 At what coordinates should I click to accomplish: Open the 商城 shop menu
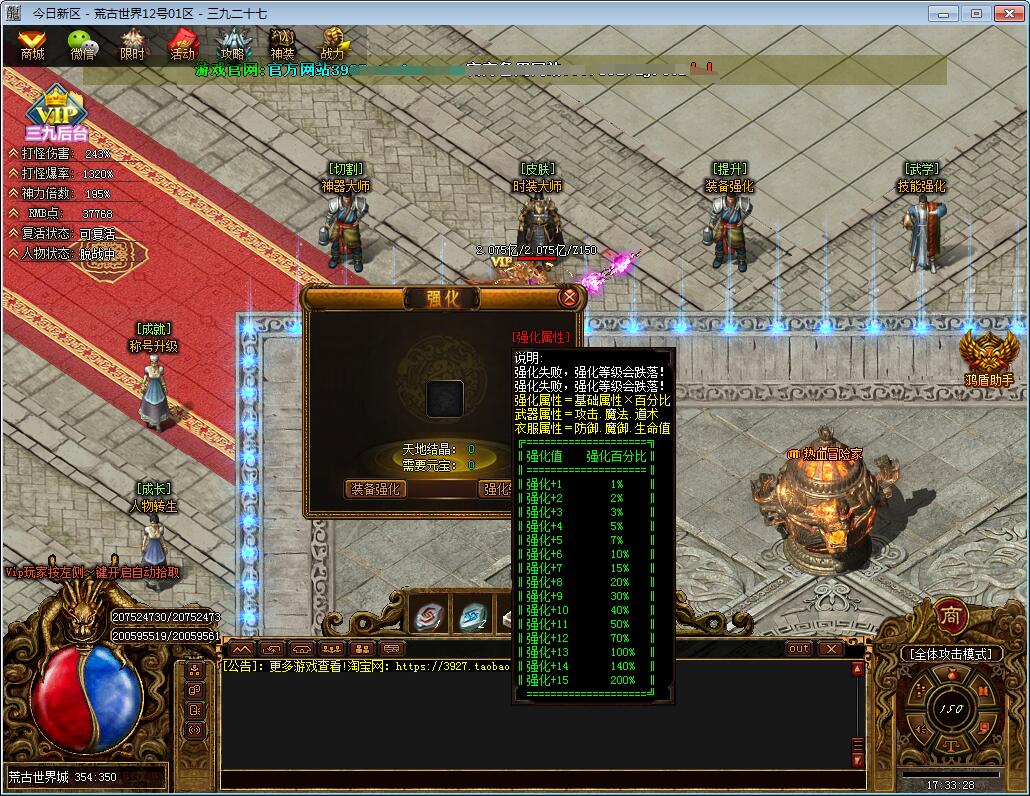32,43
